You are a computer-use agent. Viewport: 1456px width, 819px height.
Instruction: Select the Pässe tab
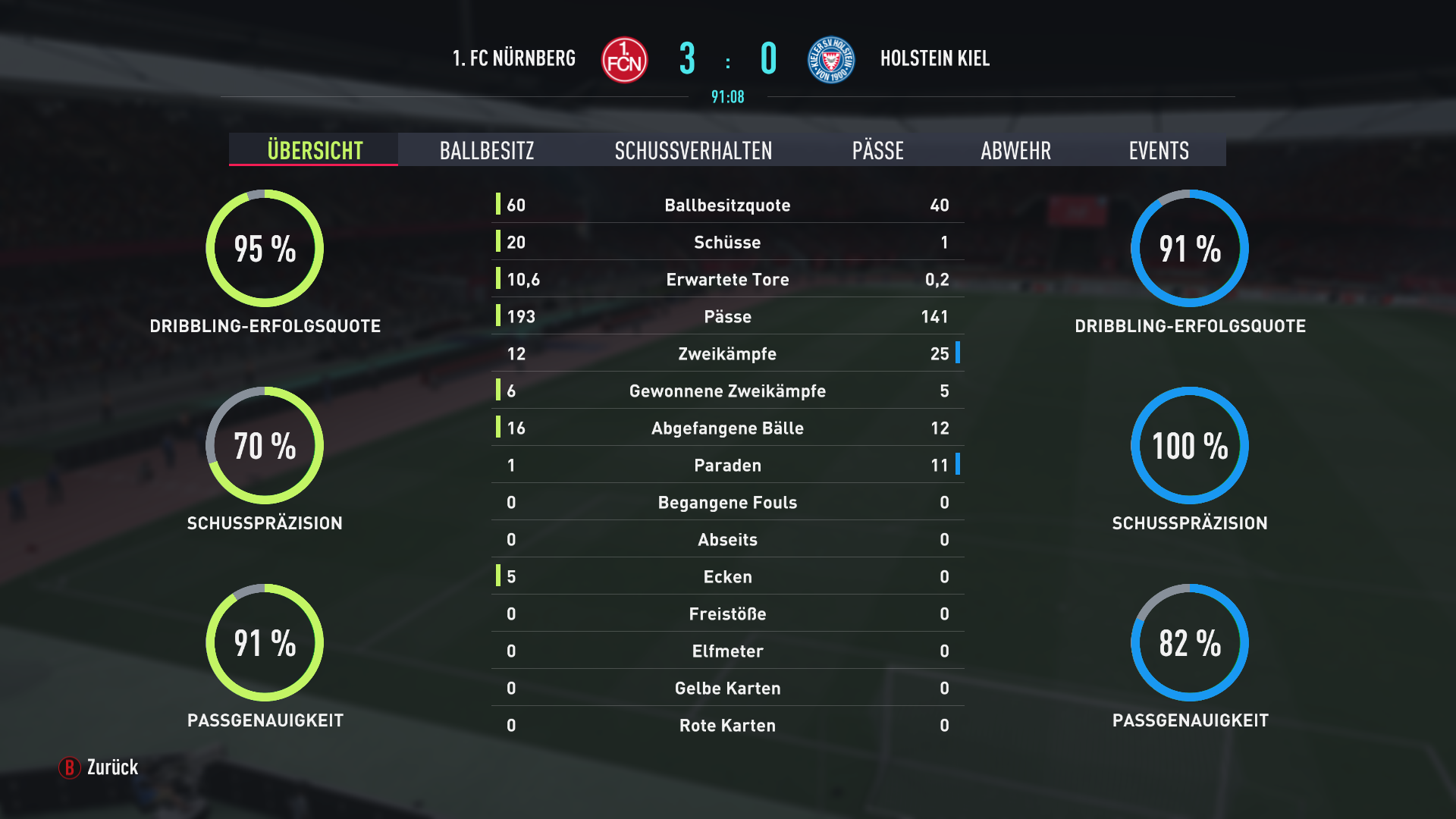pos(877,150)
